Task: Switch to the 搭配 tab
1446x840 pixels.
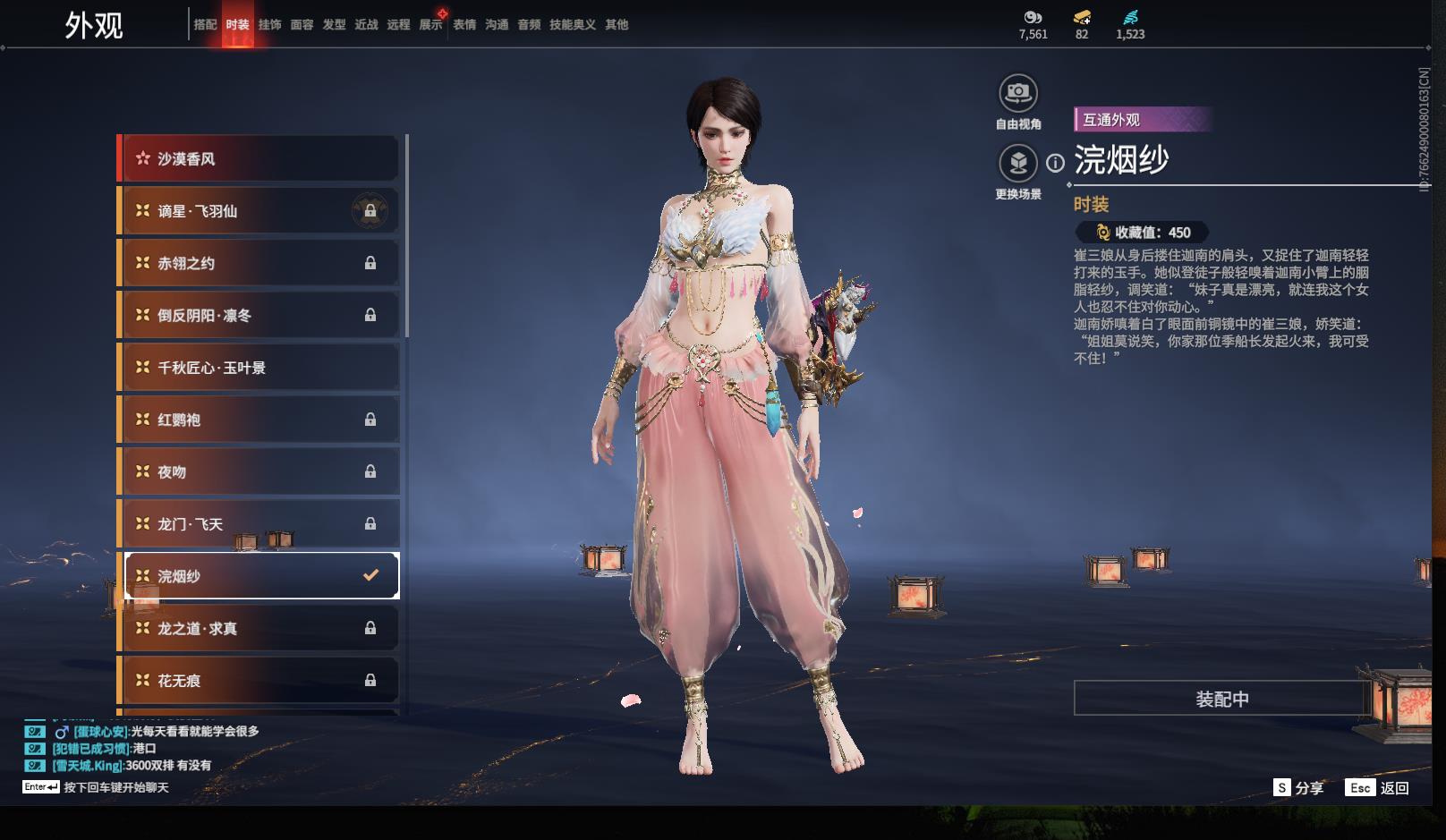Action: [205, 25]
